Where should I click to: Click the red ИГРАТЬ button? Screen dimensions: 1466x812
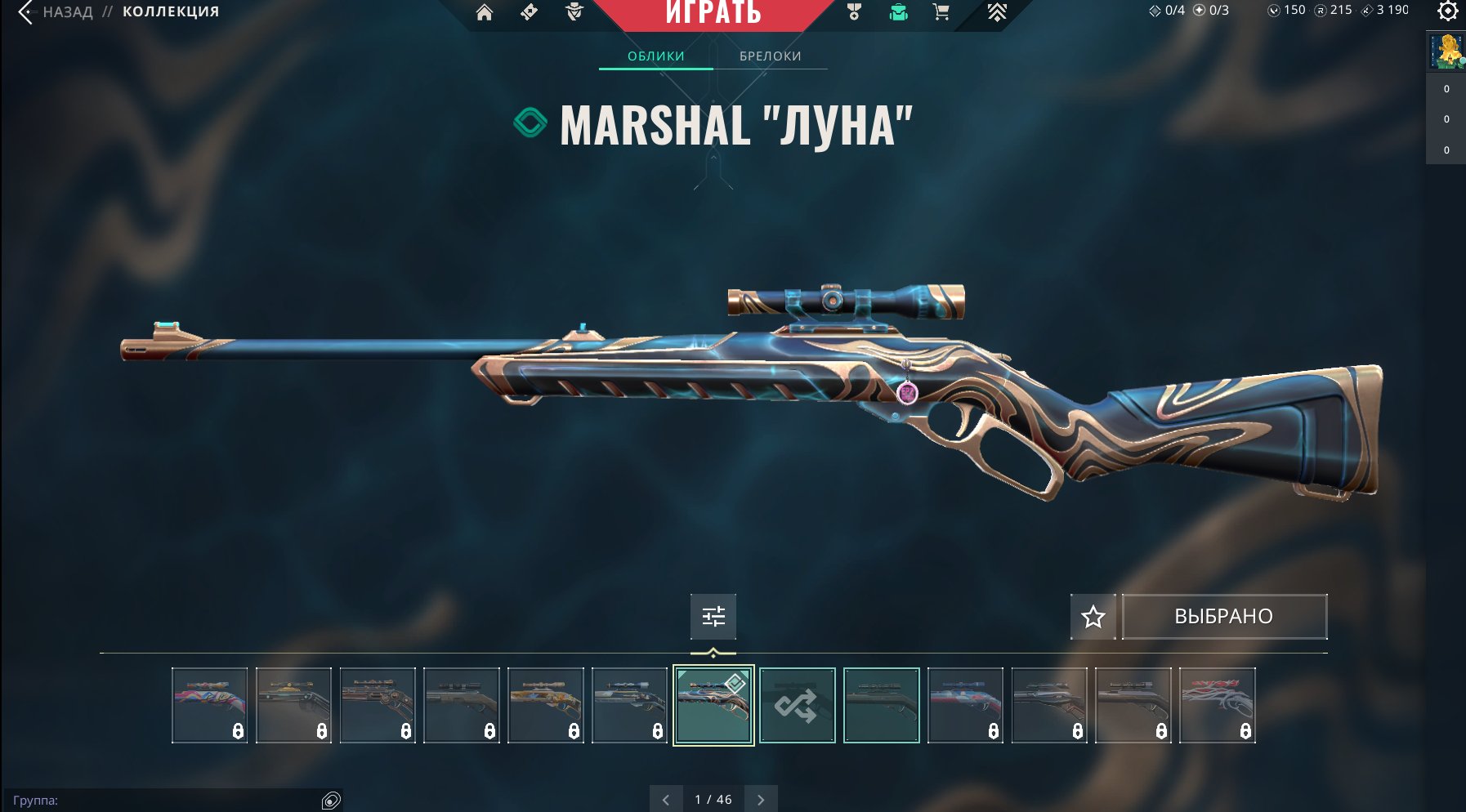[x=713, y=13]
